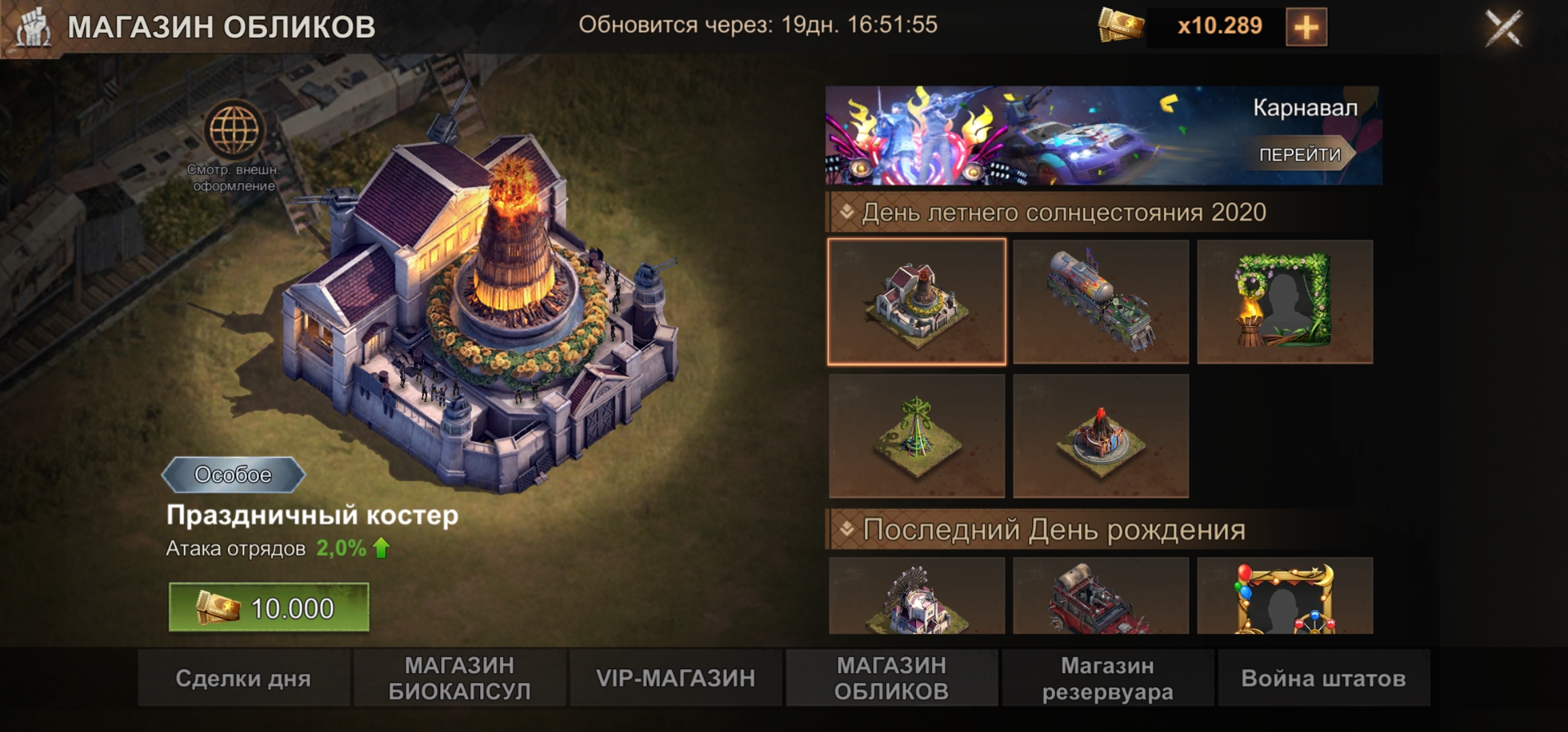The height and width of the screenshot is (732, 1568).
Task: Go to the Карнавал event banner
Action: 1301,155
